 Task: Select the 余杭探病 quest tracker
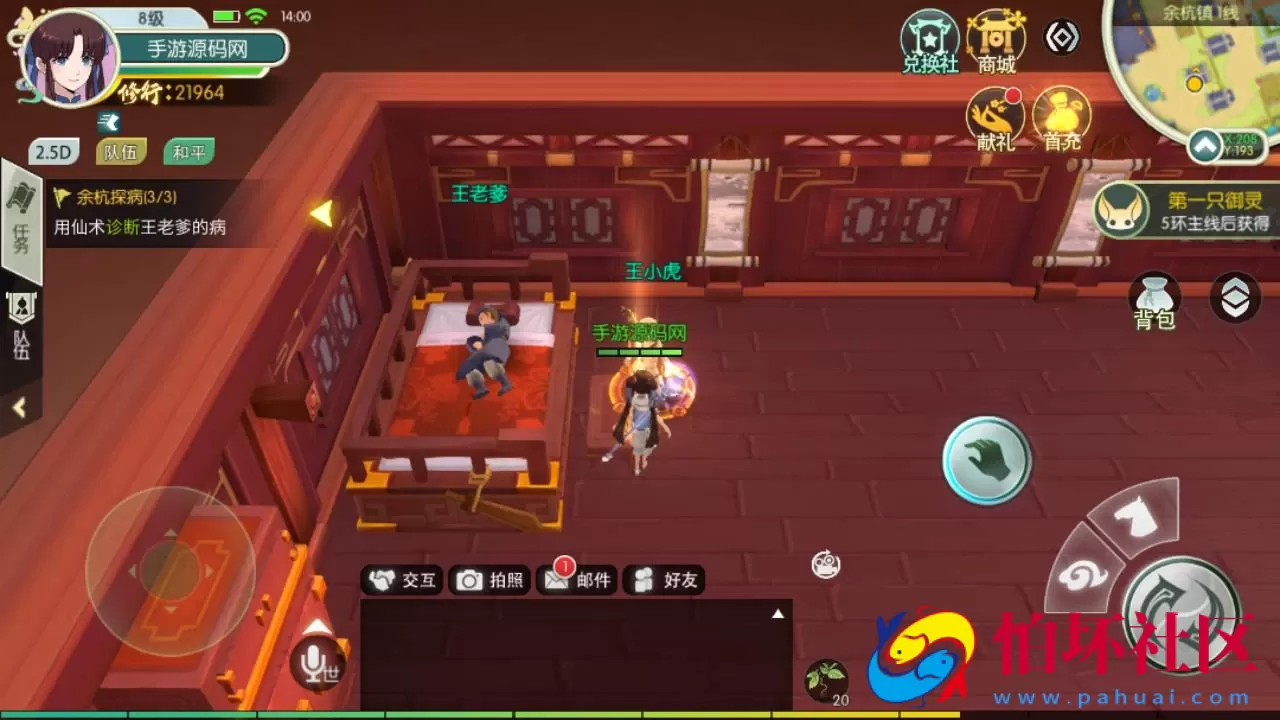(140, 213)
